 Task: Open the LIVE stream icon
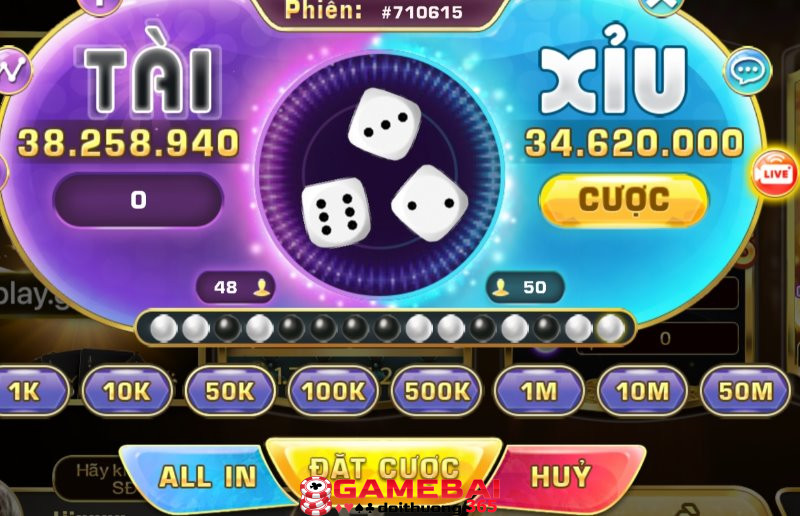click(x=775, y=172)
